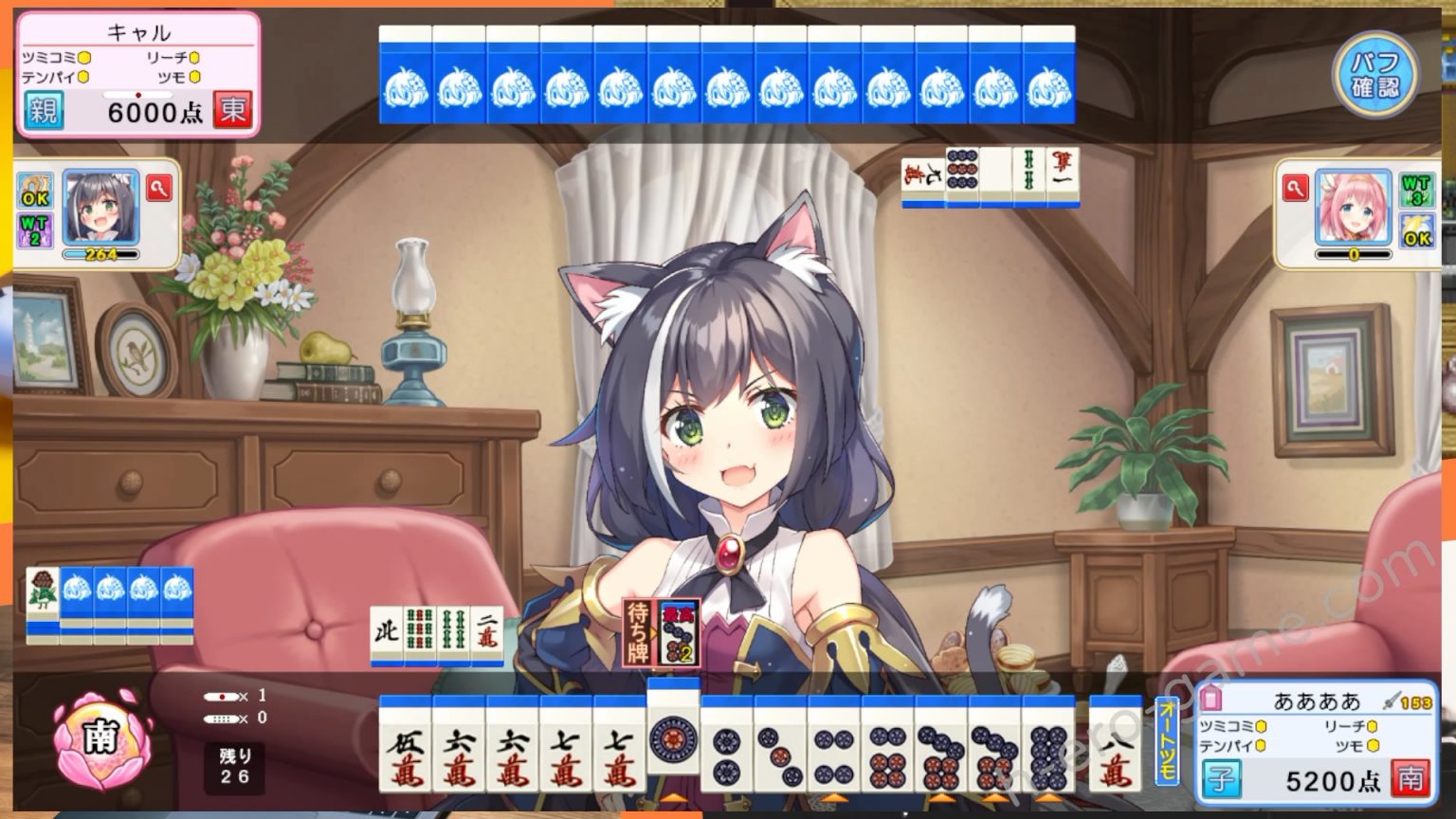Screen dimensions: 1456x819
Task: Open the バフ確認 buff check panel
Action: click(1375, 74)
